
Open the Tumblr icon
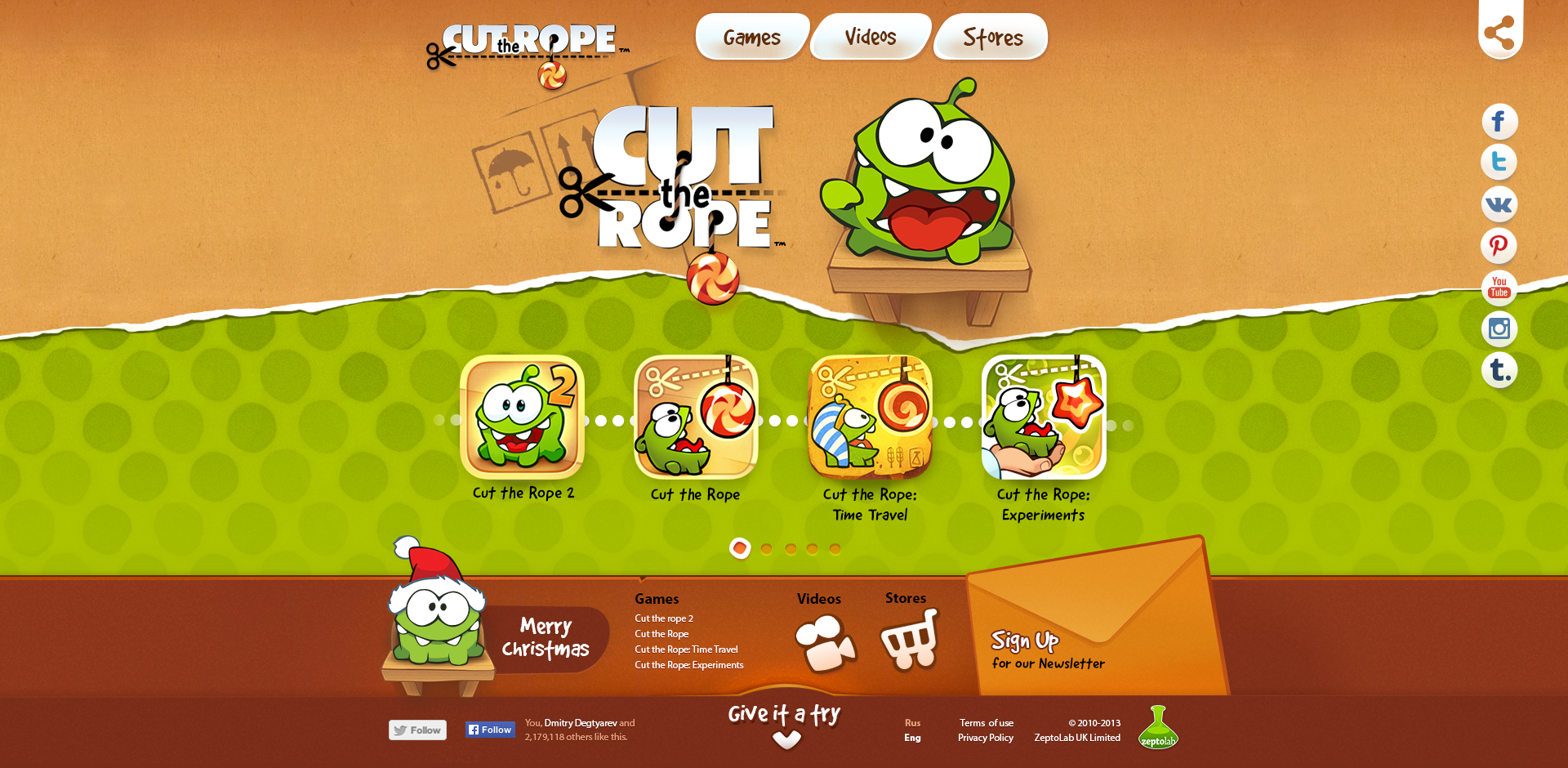click(1499, 370)
